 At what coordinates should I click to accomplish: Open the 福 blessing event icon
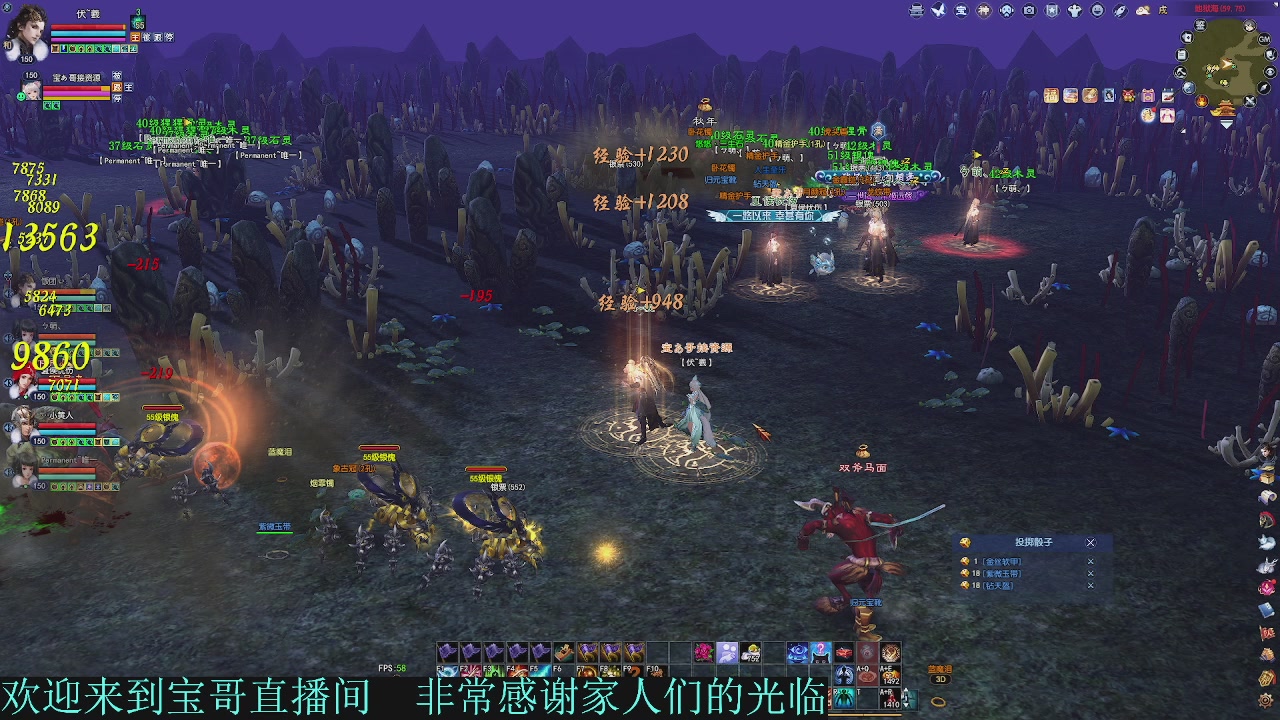[1051, 95]
